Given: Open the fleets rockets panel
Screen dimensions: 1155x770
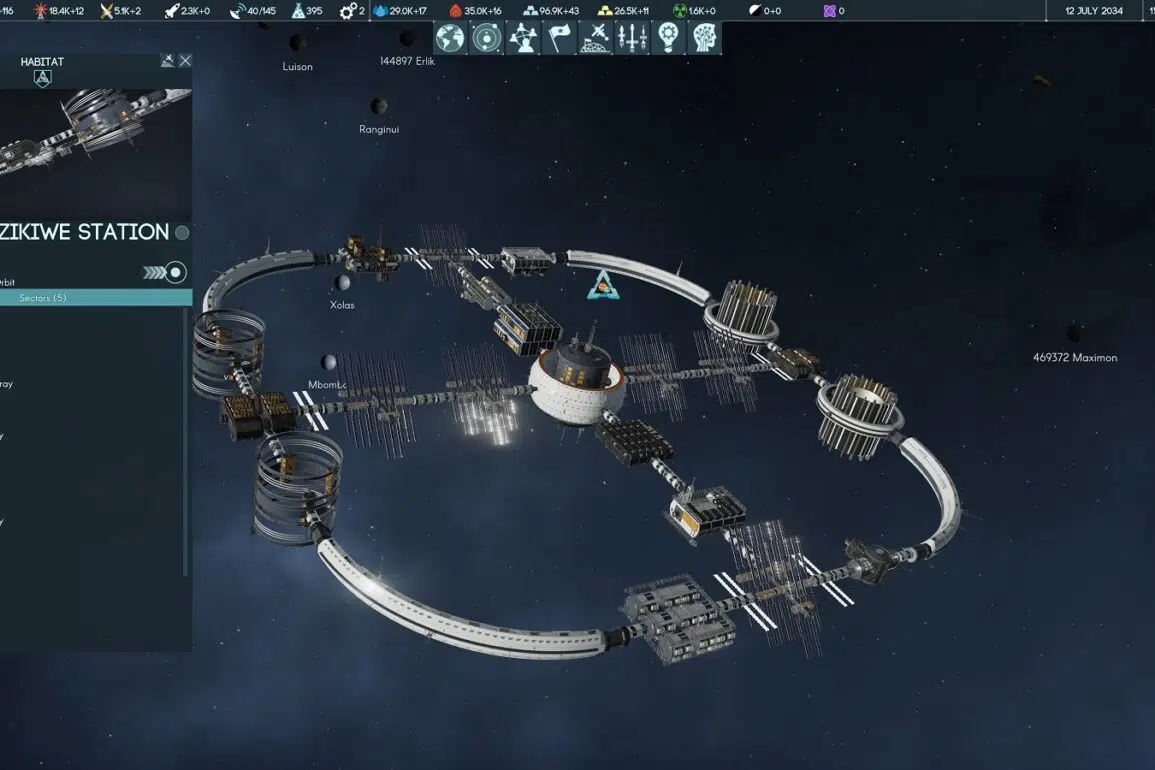Looking at the screenshot, I should 632,38.
